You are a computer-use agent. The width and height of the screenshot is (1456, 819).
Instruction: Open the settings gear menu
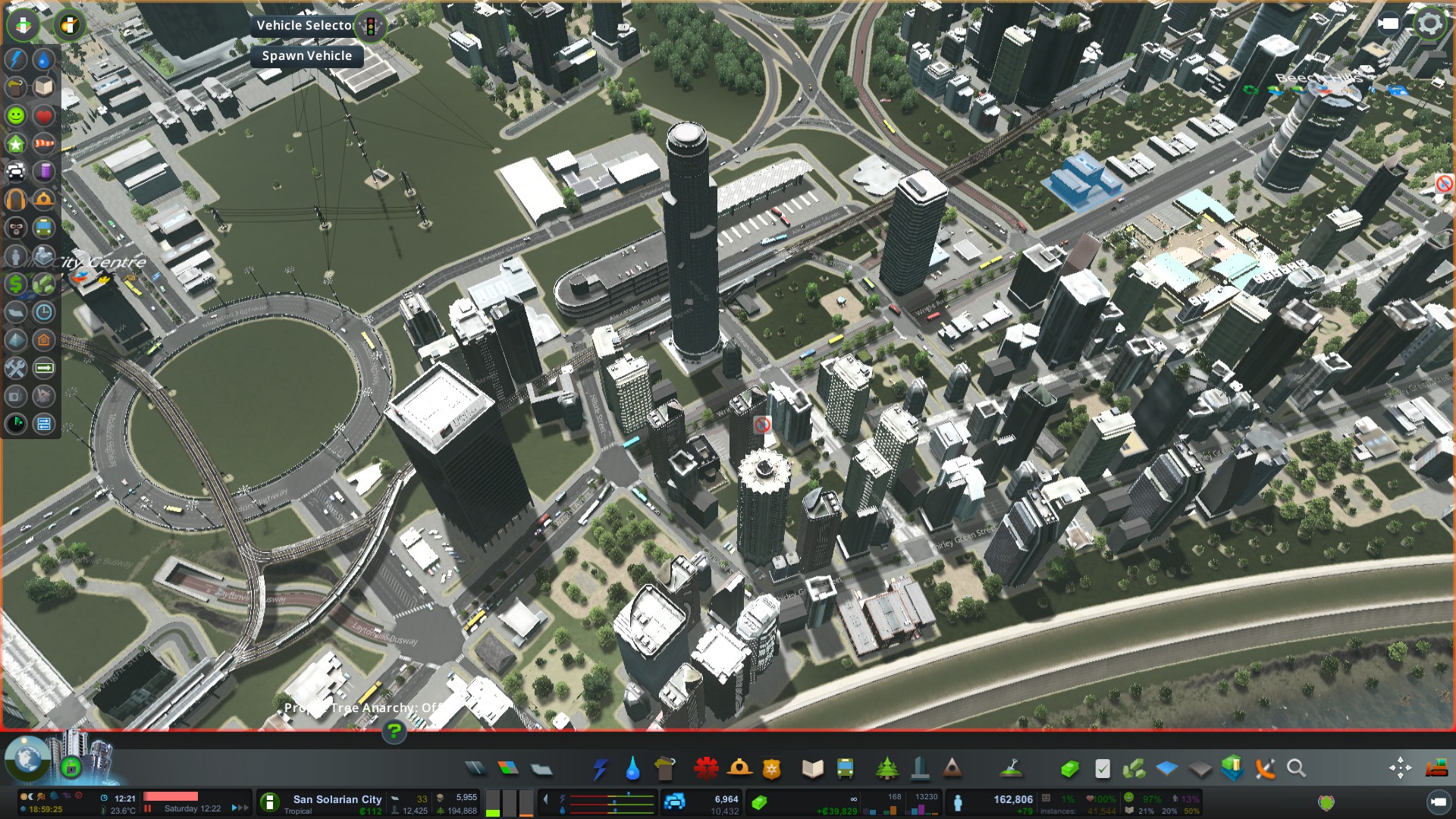tap(1429, 24)
